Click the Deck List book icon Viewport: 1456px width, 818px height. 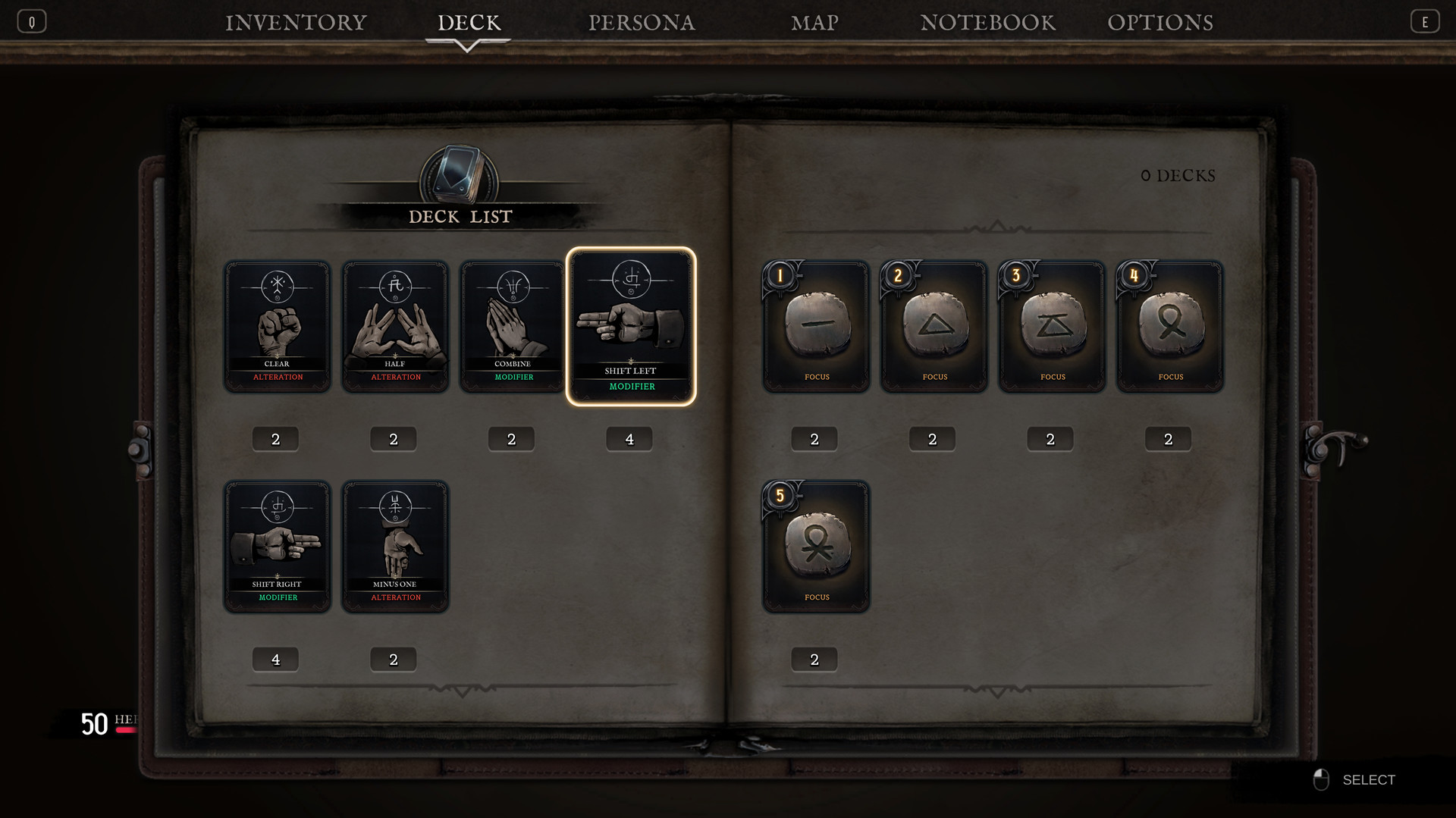click(459, 175)
